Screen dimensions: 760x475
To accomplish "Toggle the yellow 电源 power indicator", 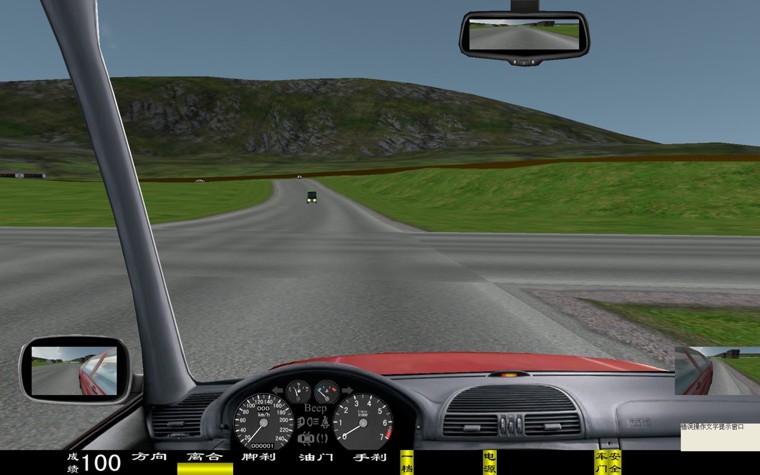I will pos(489,461).
